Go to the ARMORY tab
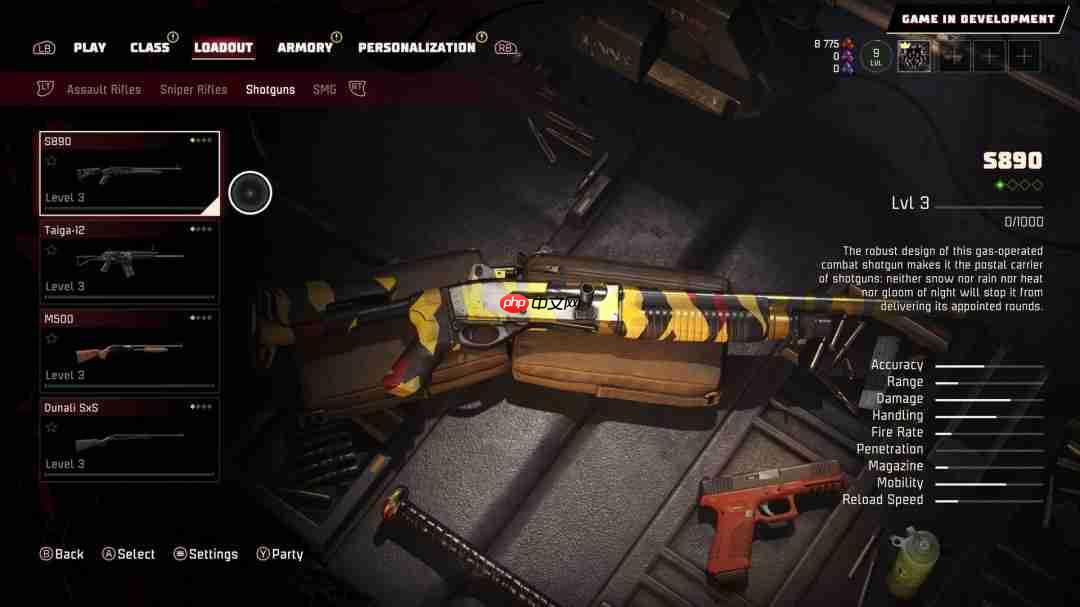 click(x=305, y=48)
